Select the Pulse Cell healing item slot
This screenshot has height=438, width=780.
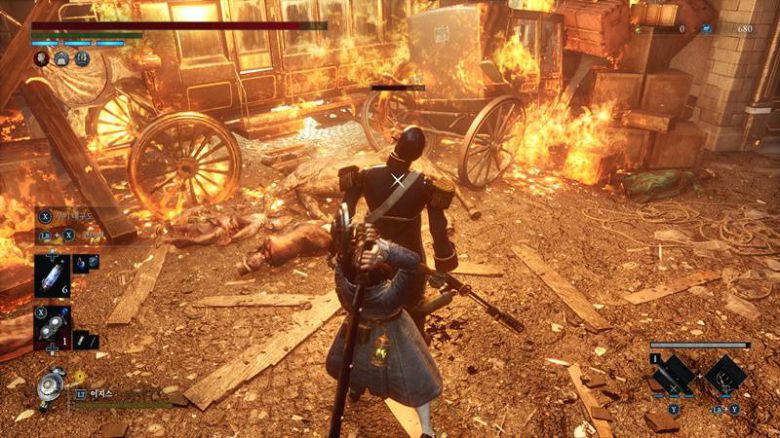click(x=52, y=275)
